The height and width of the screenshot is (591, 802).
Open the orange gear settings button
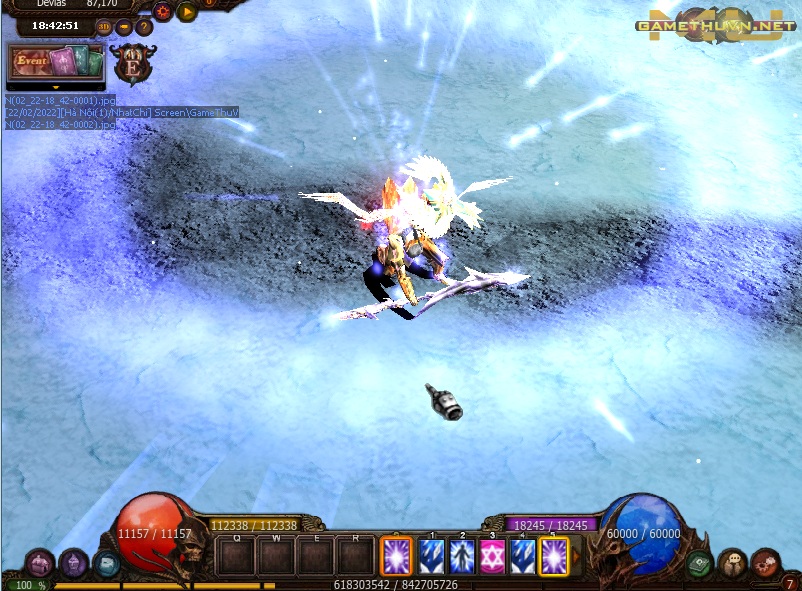pos(163,12)
